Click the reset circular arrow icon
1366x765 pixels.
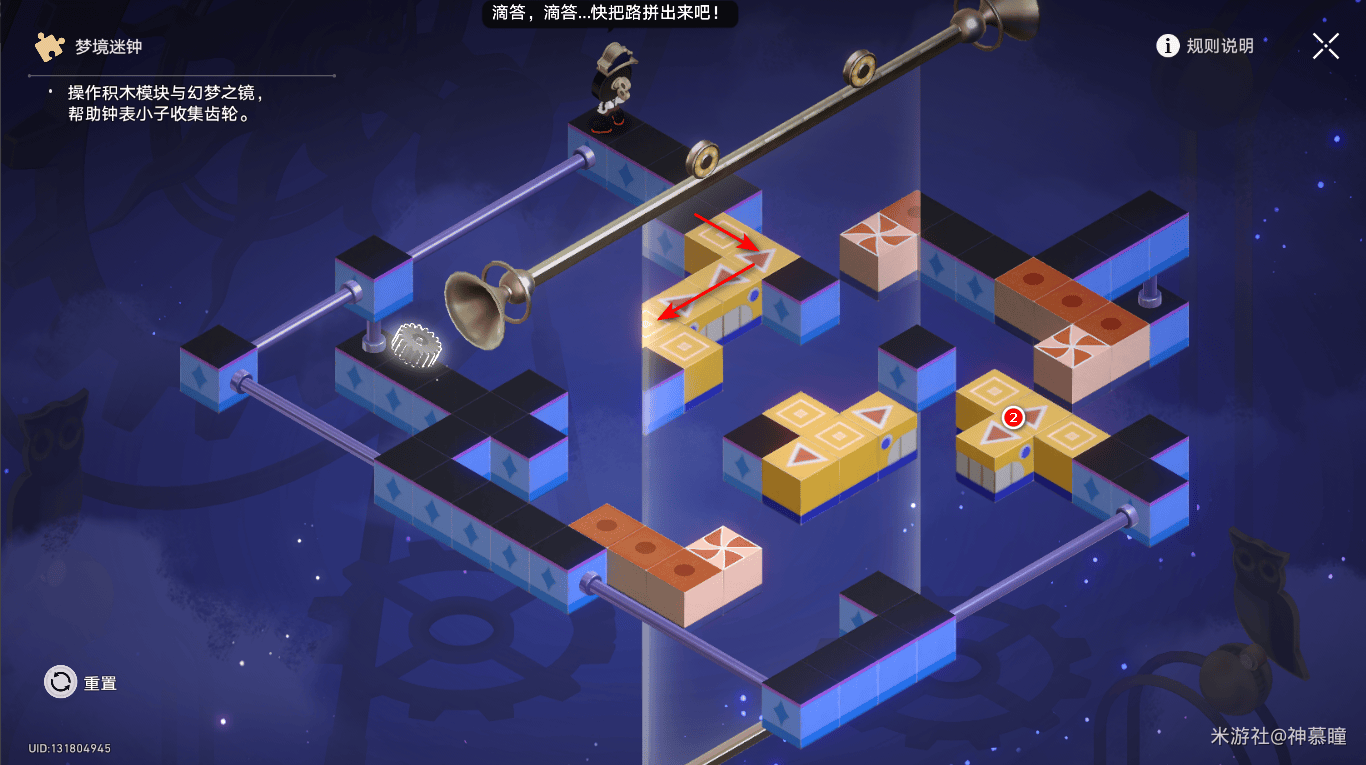(x=60, y=683)
